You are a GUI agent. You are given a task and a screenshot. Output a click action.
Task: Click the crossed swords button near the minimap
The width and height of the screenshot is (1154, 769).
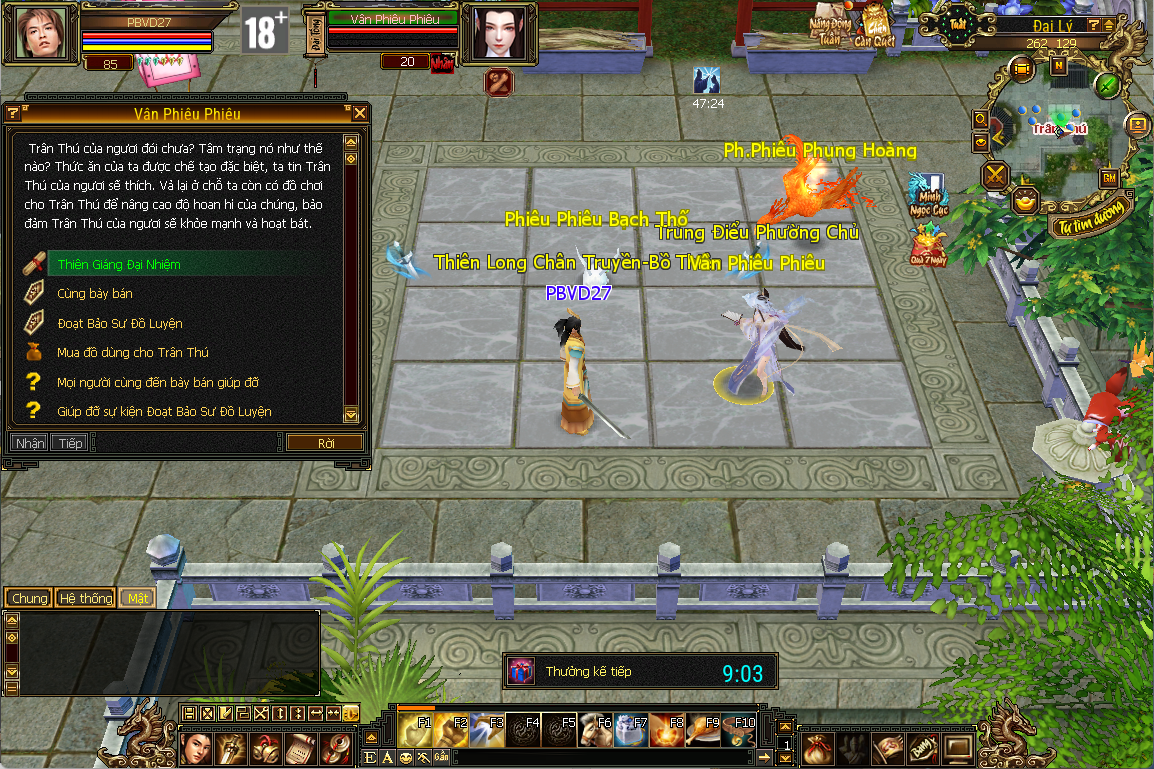(x=996, y=176)
